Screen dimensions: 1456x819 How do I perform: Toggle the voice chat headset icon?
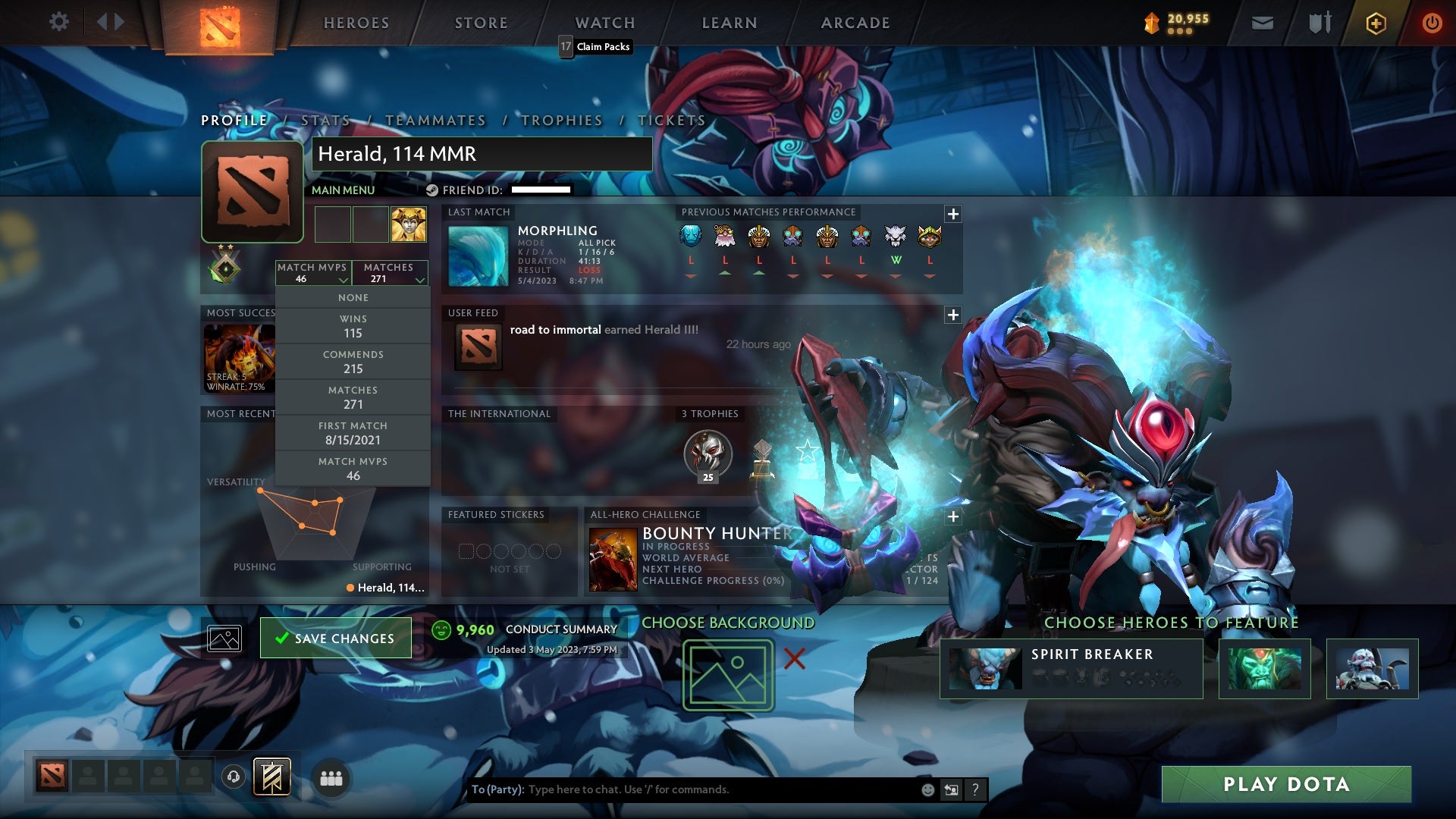click(234, 777)
